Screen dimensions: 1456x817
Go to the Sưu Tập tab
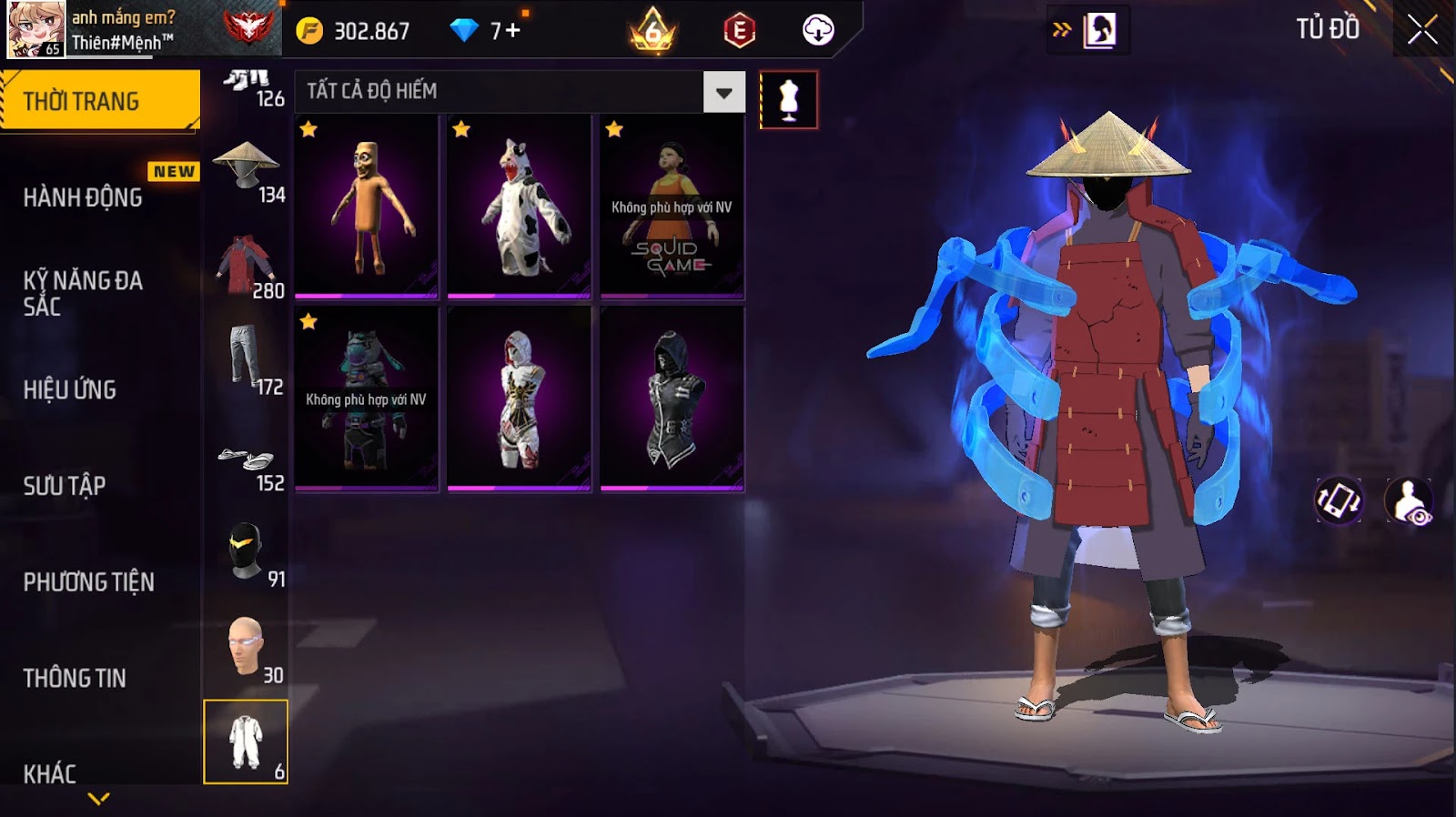click(65, 486)
